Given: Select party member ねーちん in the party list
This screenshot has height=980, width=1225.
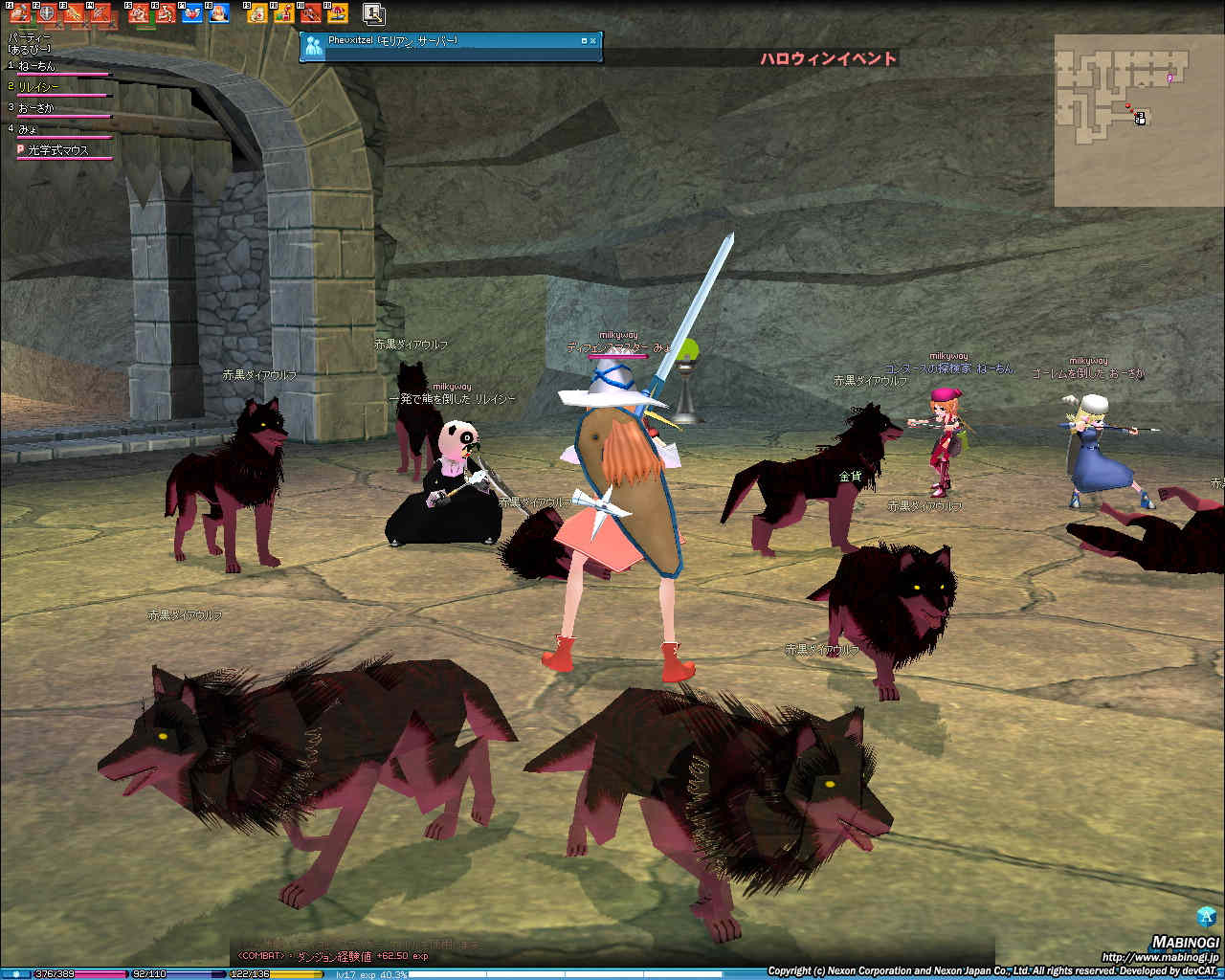Looking at the screenshot, I should pos(38,66).
